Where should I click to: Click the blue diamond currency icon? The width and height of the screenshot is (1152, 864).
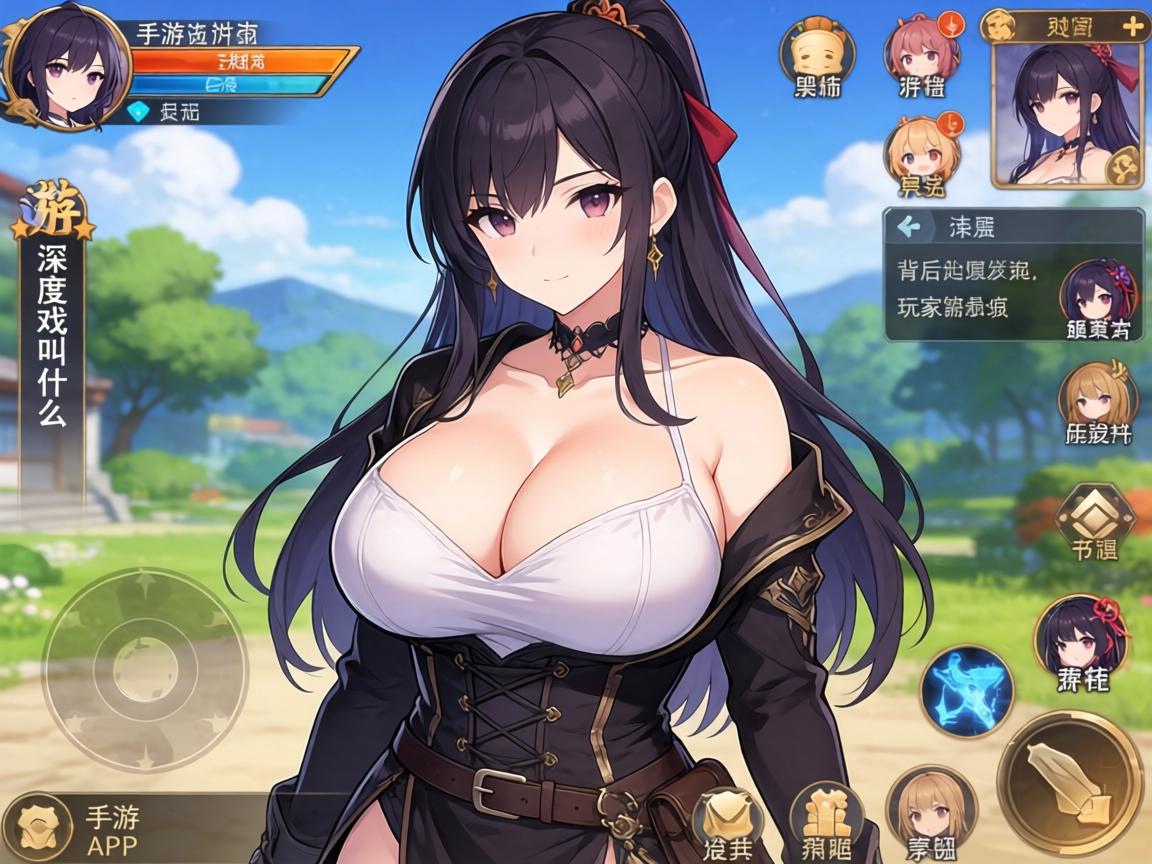tap(140, 113)
